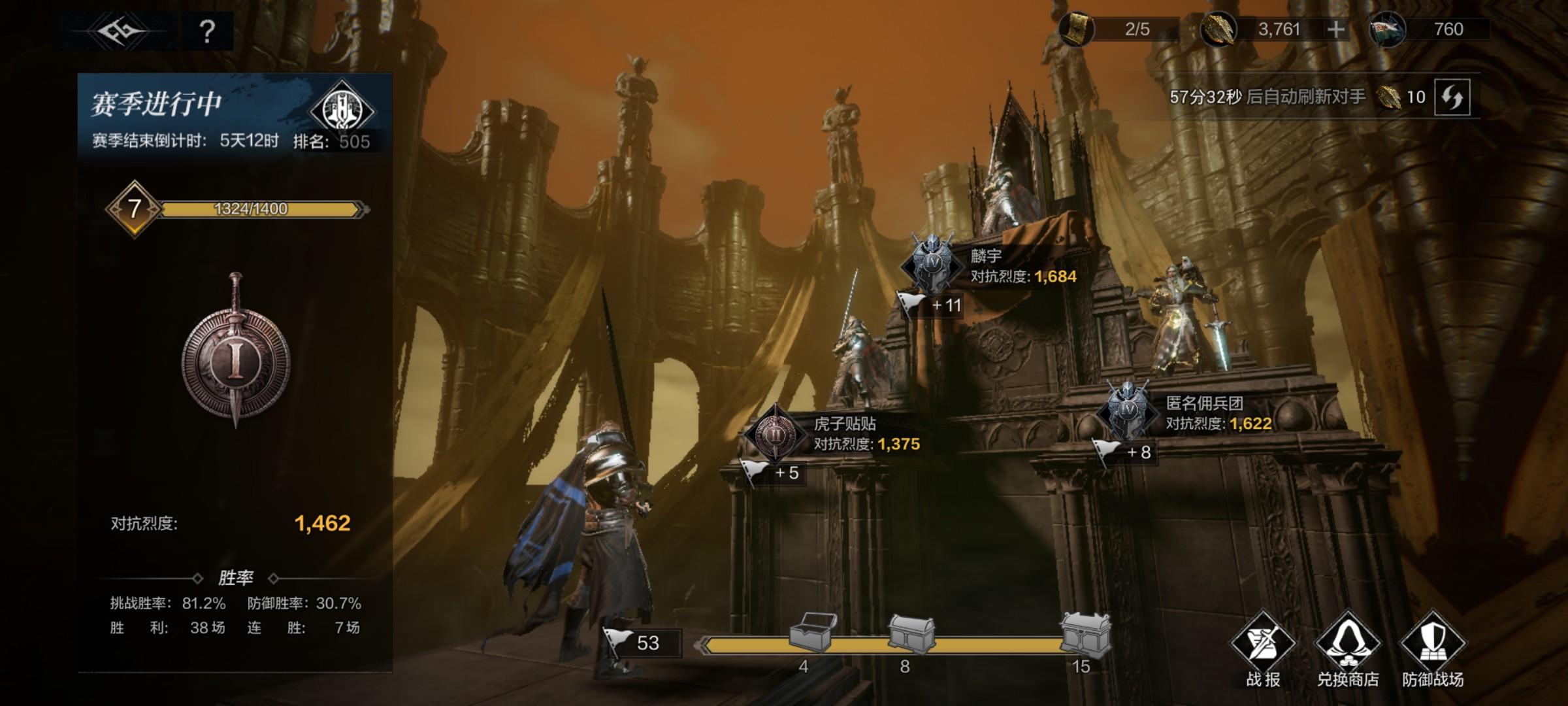The width and height of the screenshot is (1568, 706).
Task: Tap the level 7 diamond badge
Action: tap(134, 209)
